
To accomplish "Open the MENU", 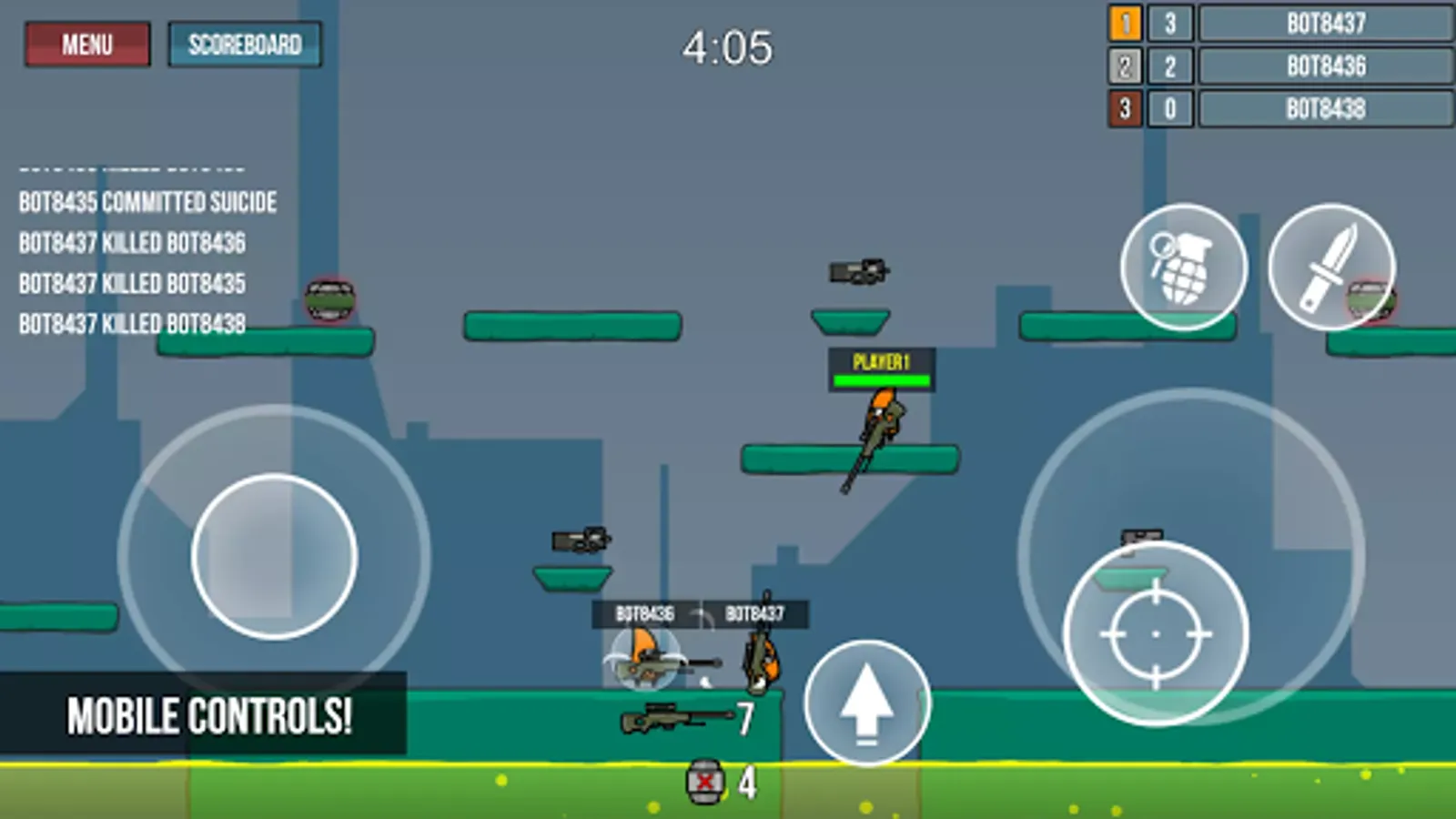I will coord(87,44).
